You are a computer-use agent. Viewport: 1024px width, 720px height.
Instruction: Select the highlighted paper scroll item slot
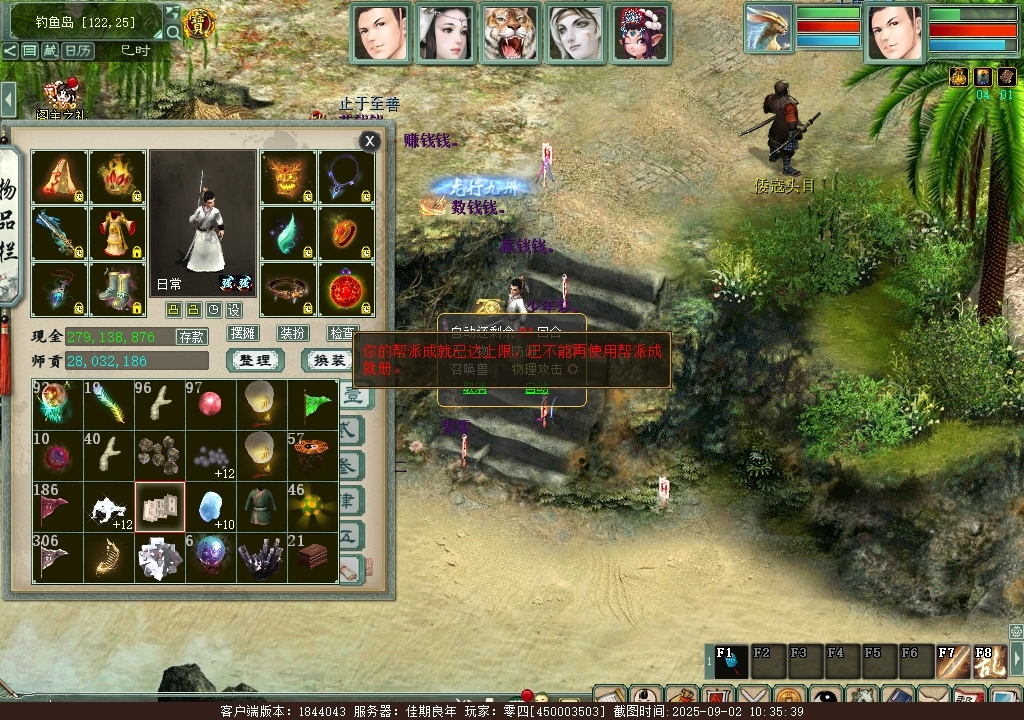[x=160, y=507]
